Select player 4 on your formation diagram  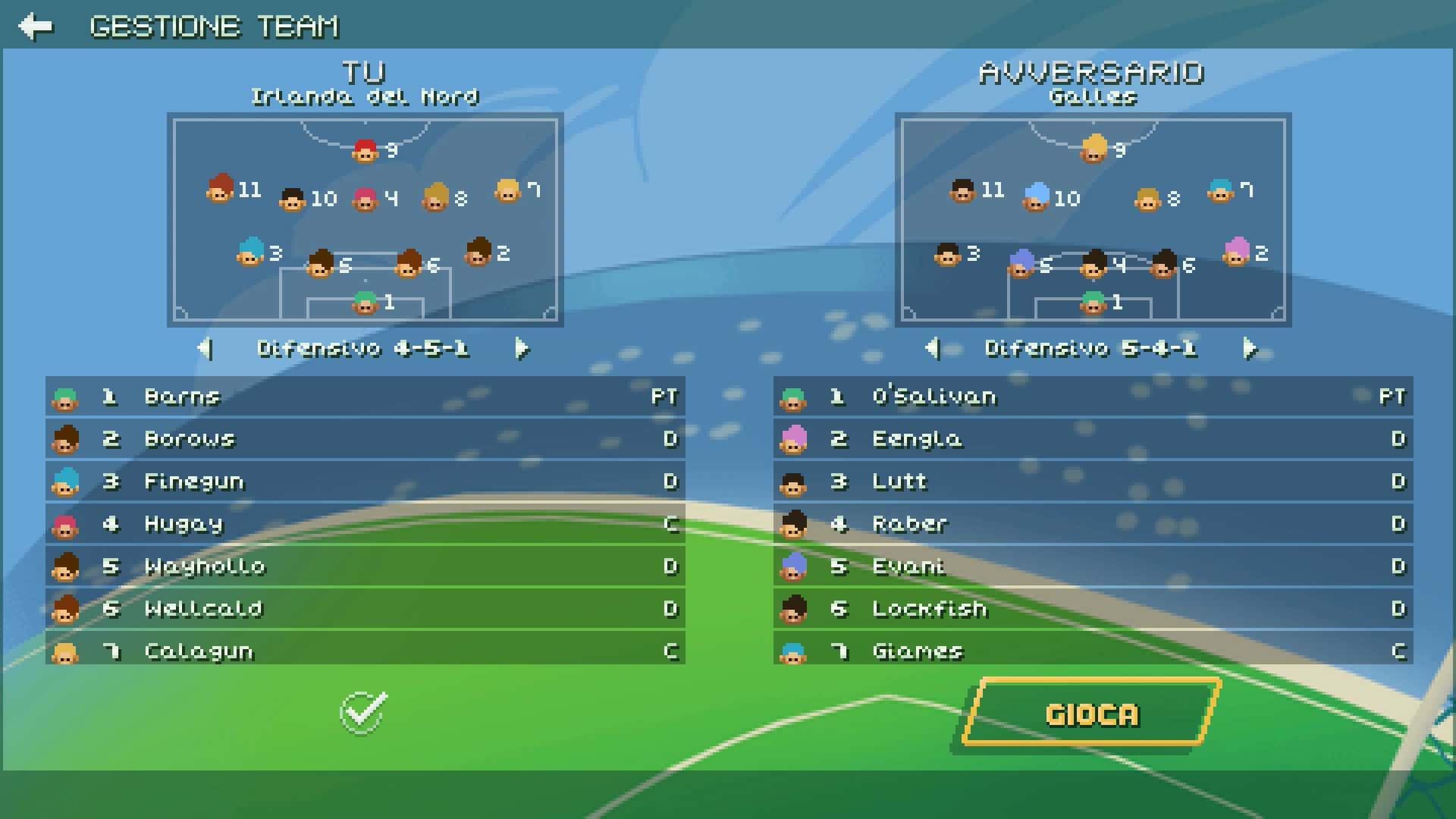[365, 199]
